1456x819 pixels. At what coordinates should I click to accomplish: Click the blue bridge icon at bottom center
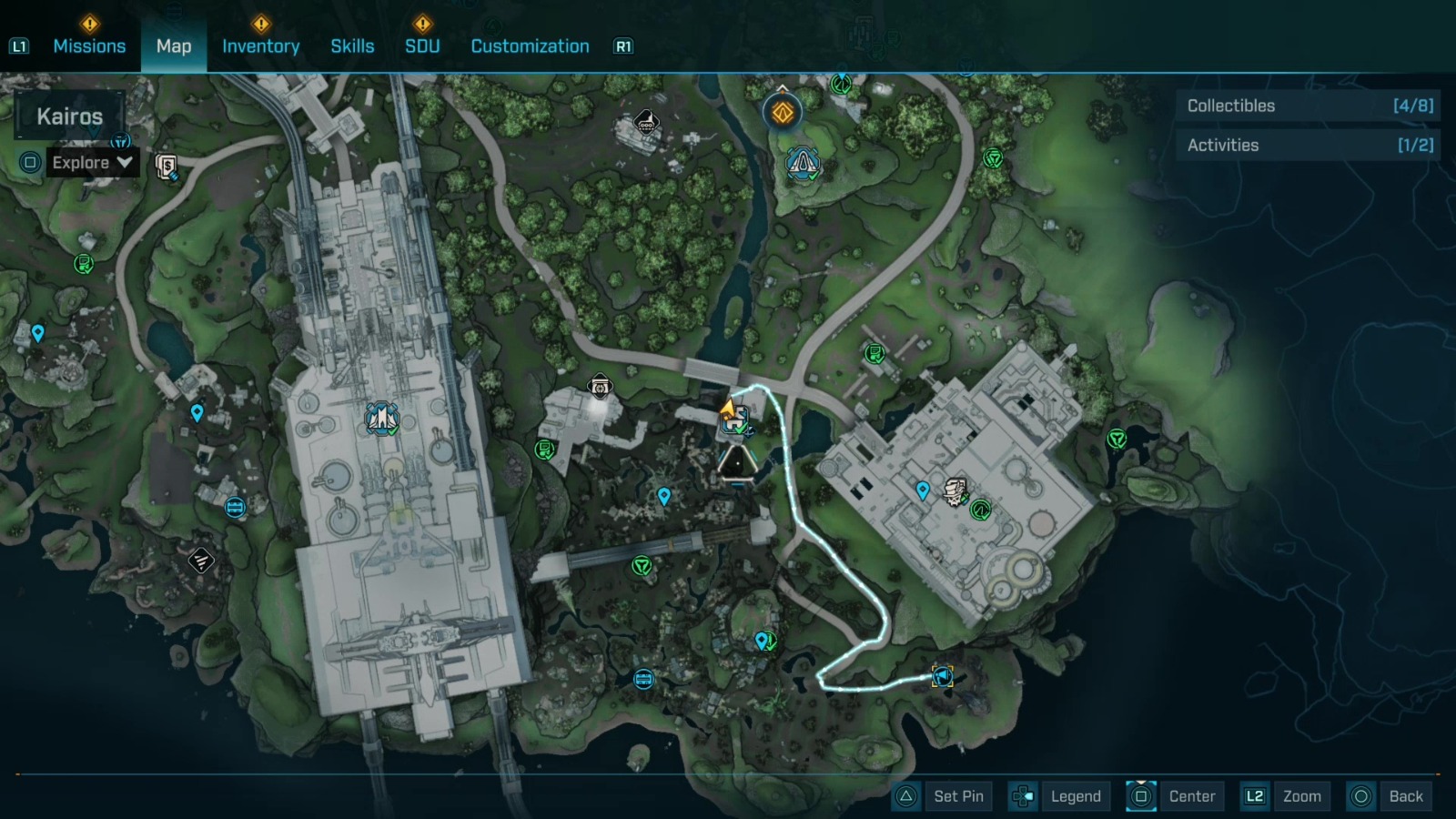tap(646, 678)
